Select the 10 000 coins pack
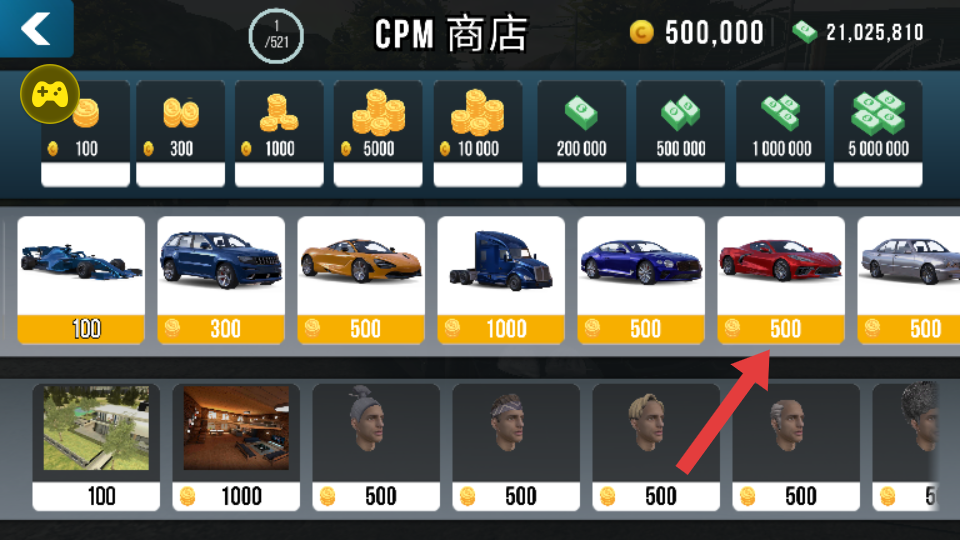 click(x=477, y=133)
